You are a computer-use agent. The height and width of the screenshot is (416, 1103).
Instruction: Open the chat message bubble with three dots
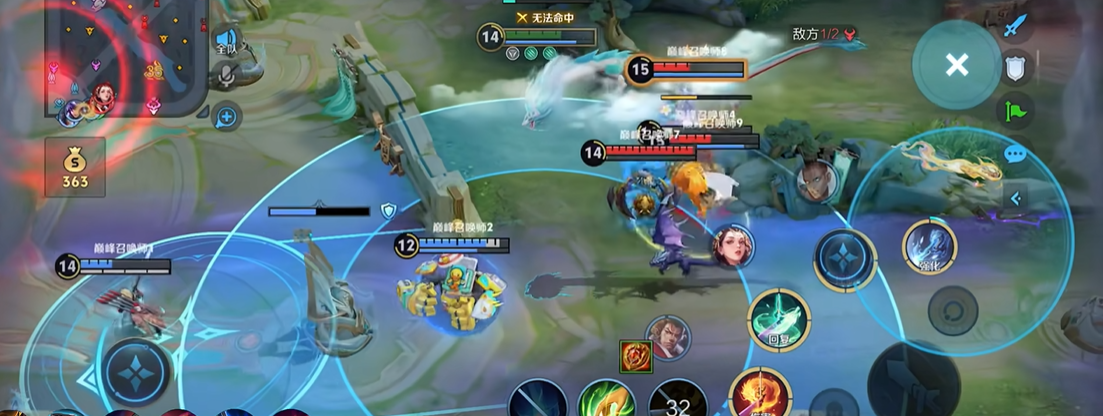tap(1016, 154)
